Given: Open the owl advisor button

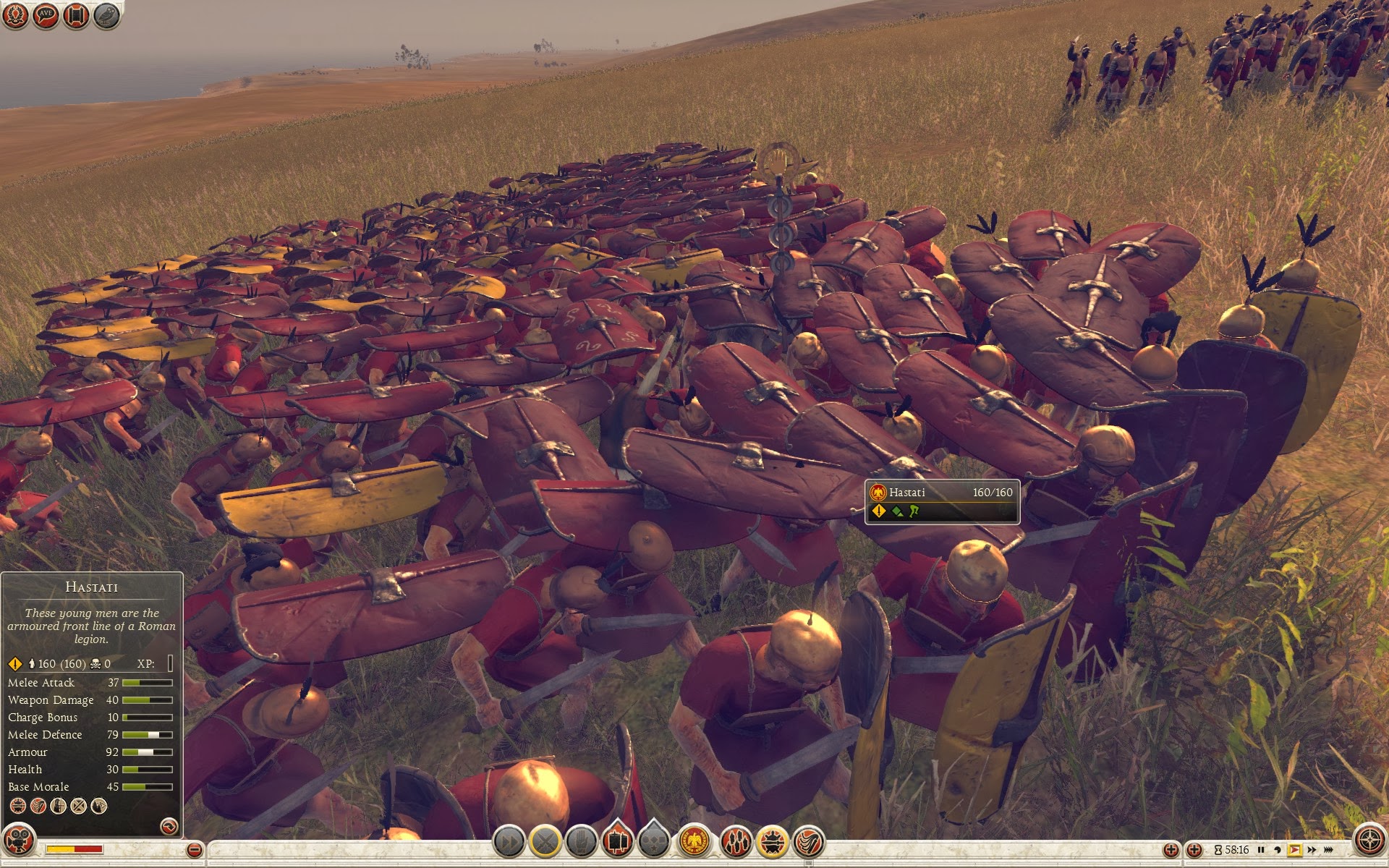Looking at the screenshot, I should pos(106,15).
